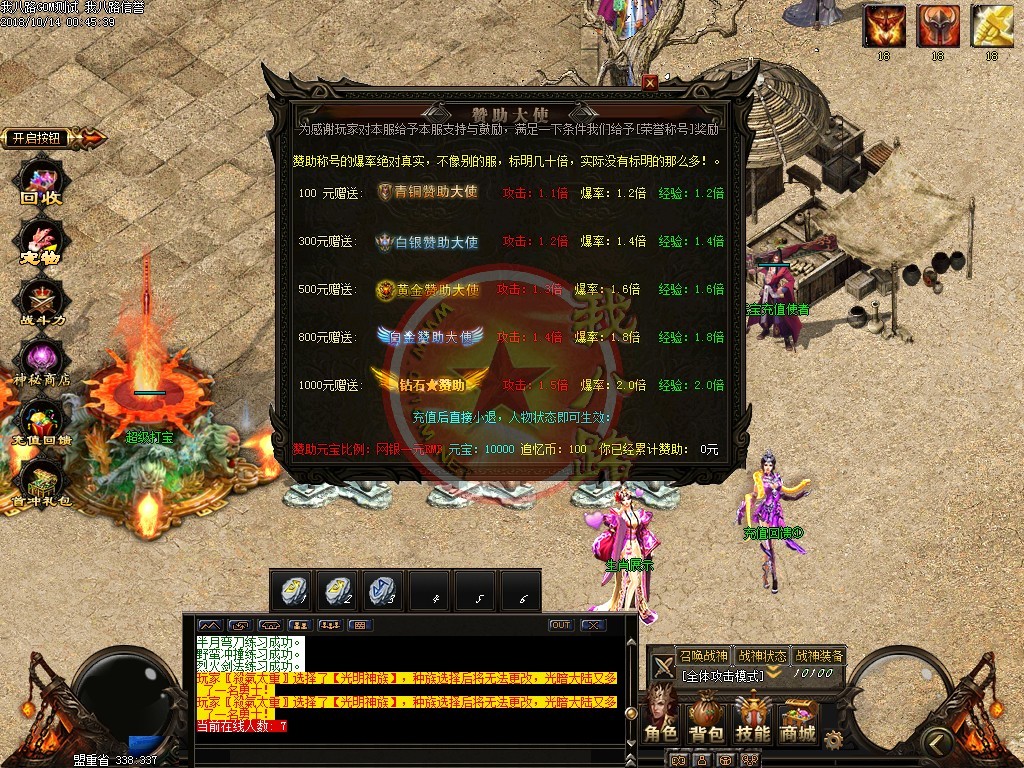Viewport: 1024px width, 768px height.
Task: Open the 战神装备 equipment panel
Action: tap(819, 656)
